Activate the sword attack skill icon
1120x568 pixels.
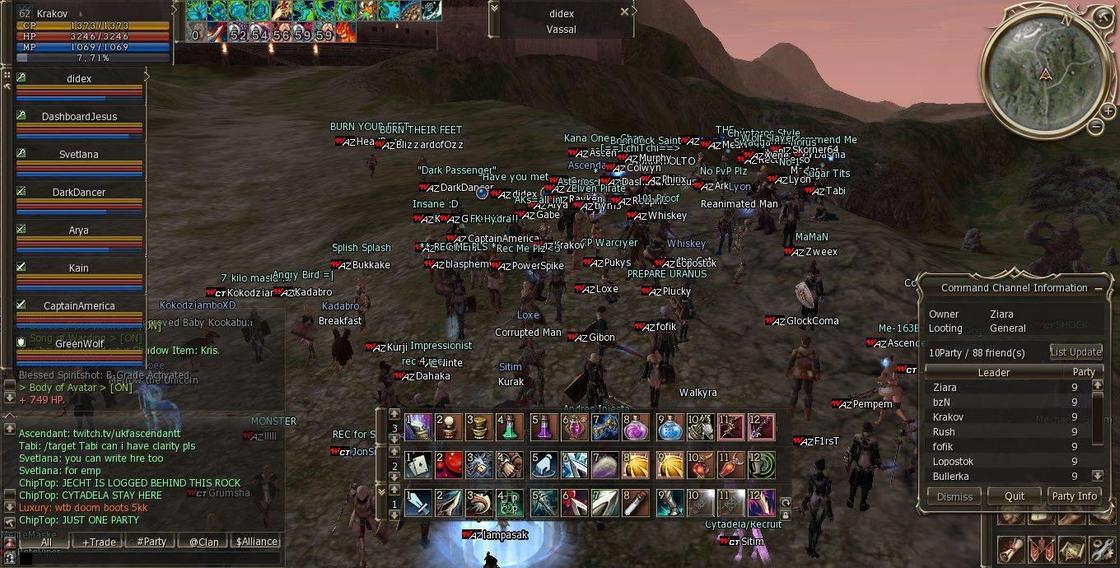[x=418, y=503]
